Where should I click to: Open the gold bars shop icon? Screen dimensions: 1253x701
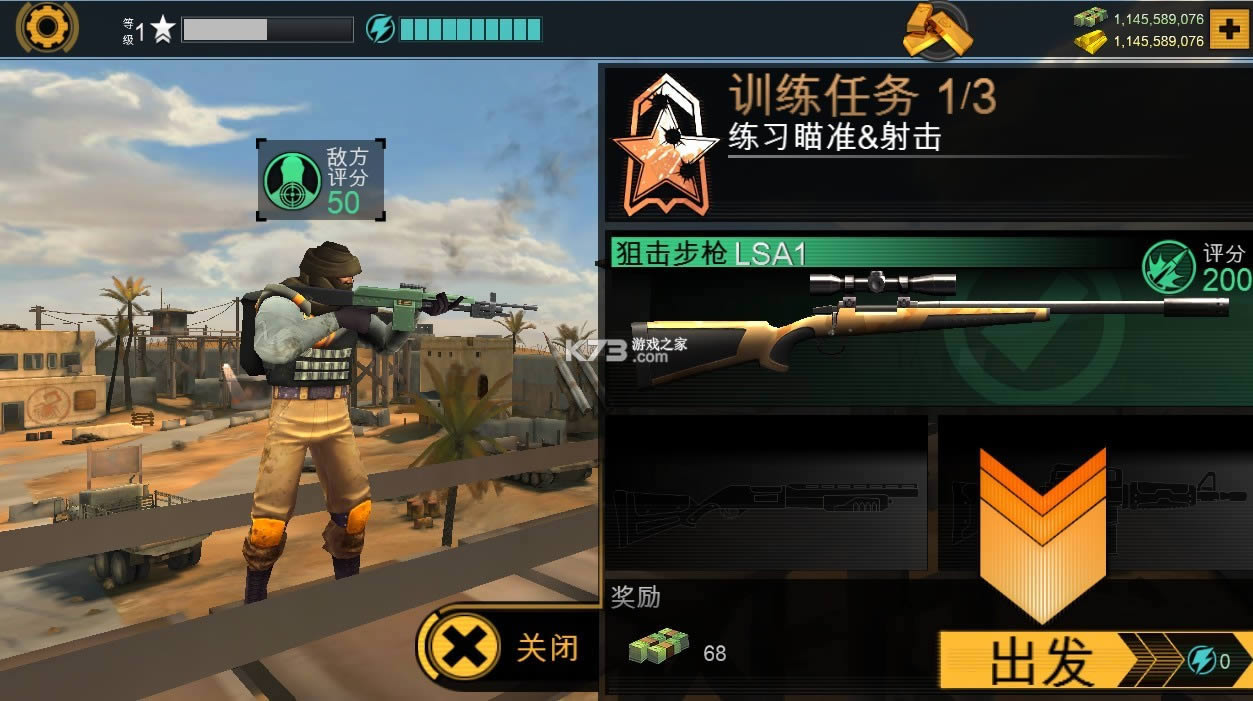(937, 32)
